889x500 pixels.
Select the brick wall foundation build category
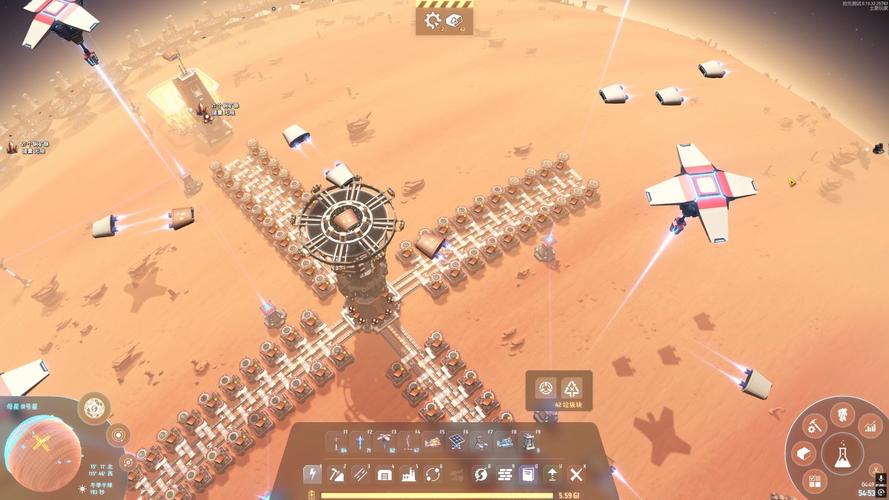tap(504, 473)
